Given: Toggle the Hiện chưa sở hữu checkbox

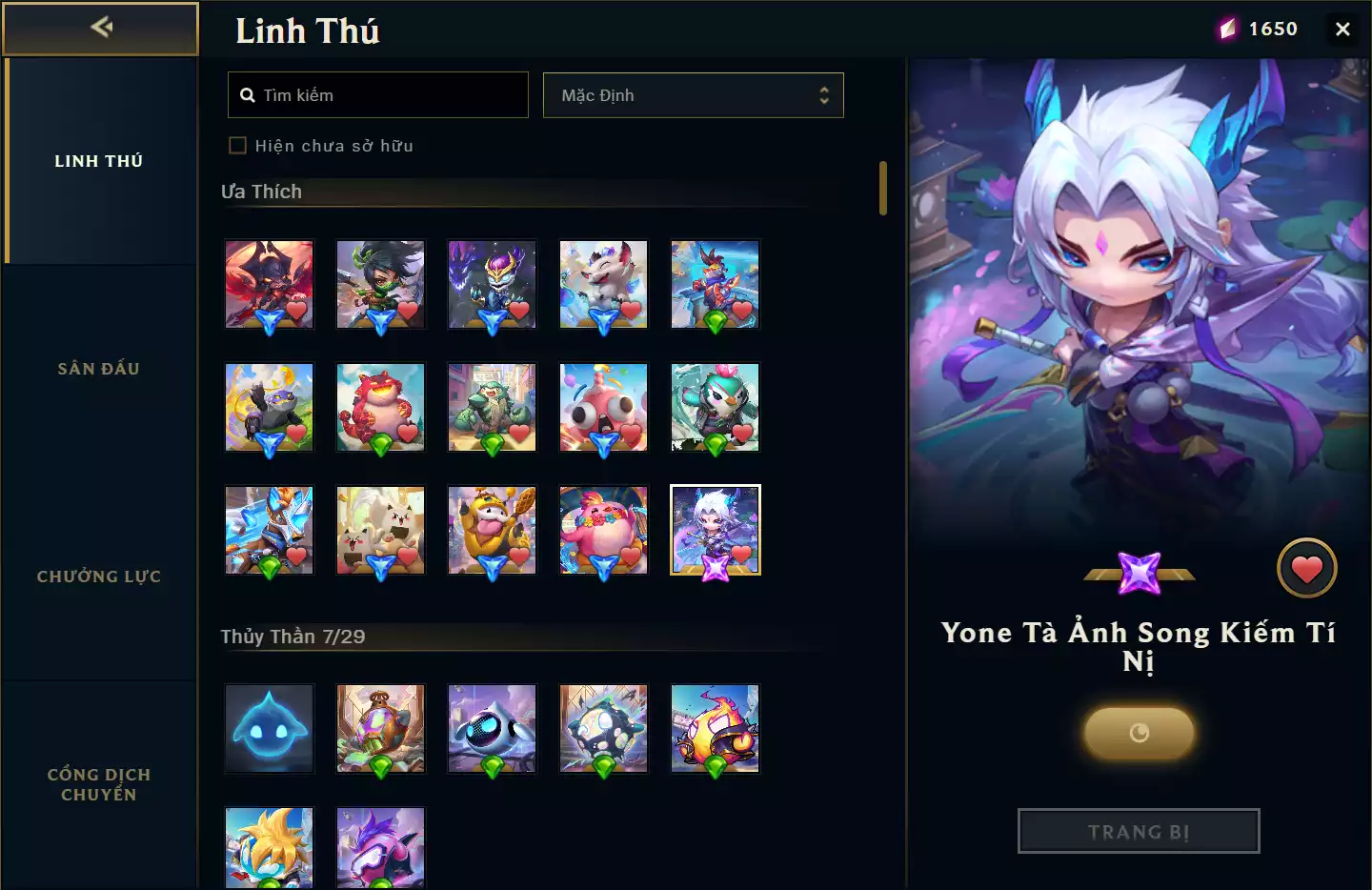Looking at the screenshot, I should coord(238,146).
